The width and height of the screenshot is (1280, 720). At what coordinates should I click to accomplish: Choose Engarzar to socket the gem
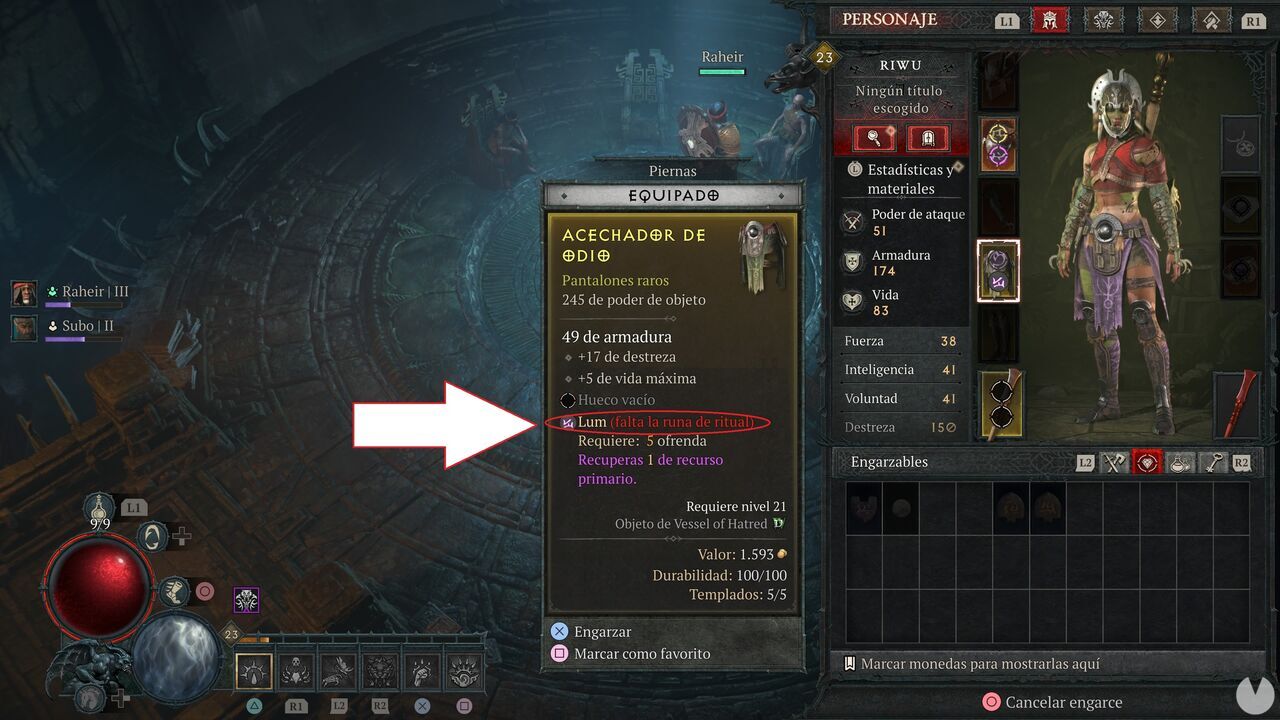(x=601, y=631)
